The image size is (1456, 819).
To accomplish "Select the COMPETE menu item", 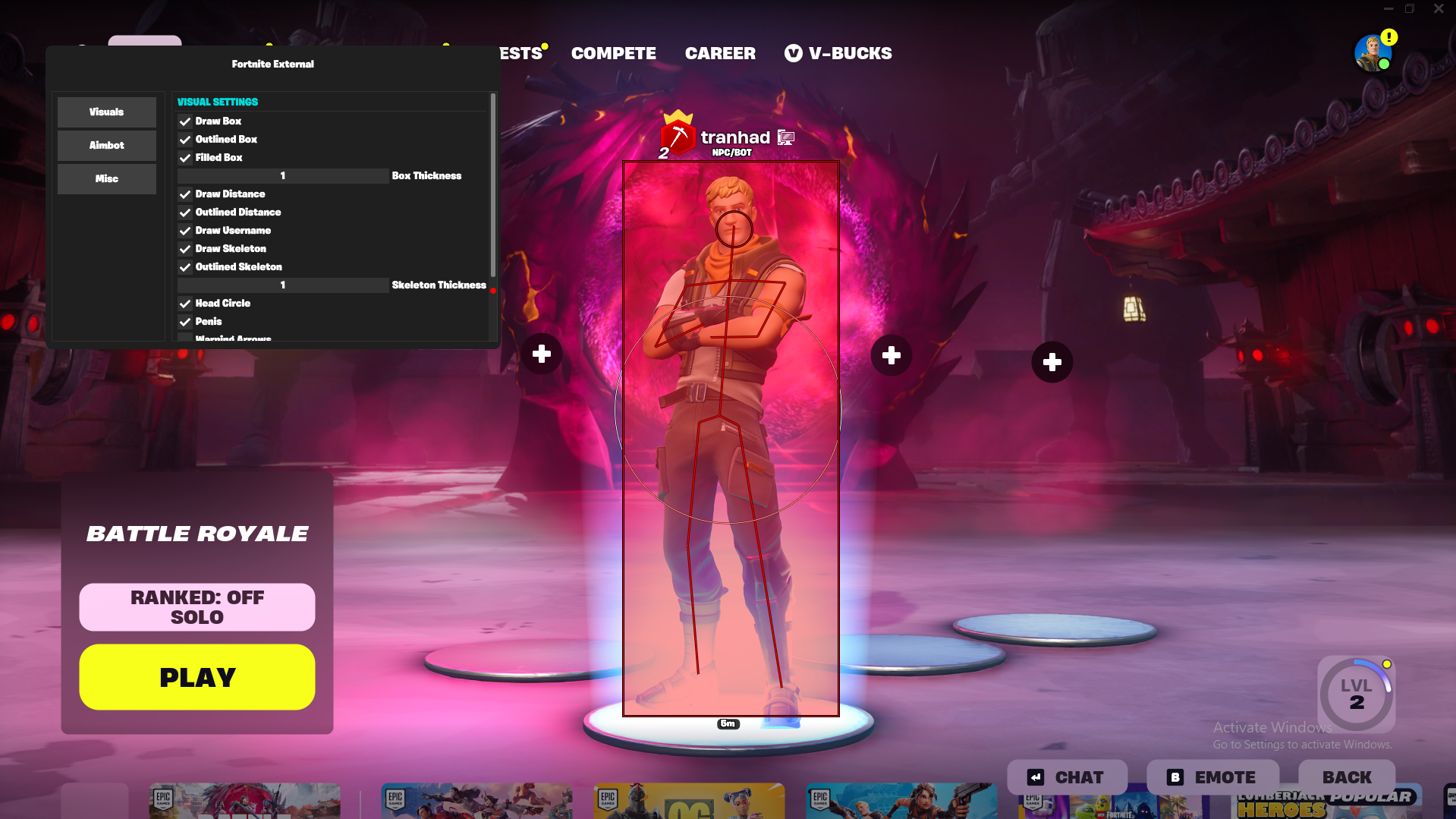I will pyautogui.click(x=613, y=53).
